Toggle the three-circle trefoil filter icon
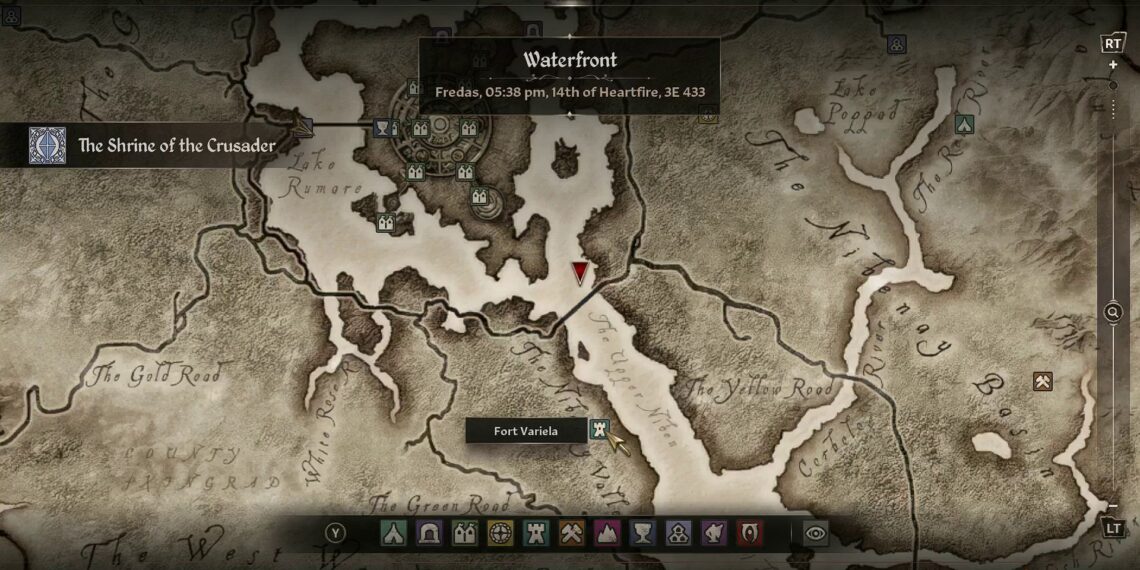 pyautogui.click(x=677, y=533)
